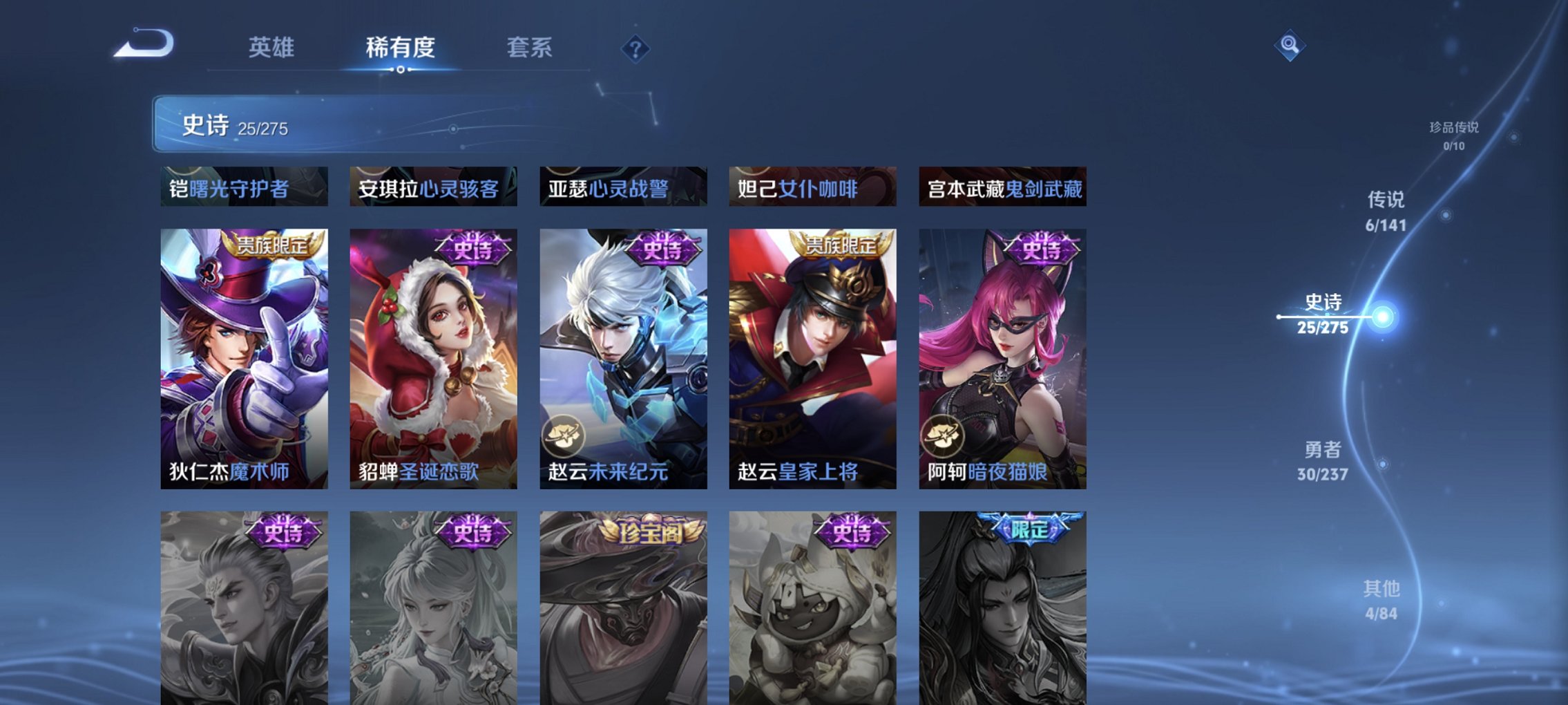Open the help question mark icon
The width and height of the screenshot is (1568, 705).
click(x=635, y=48)
